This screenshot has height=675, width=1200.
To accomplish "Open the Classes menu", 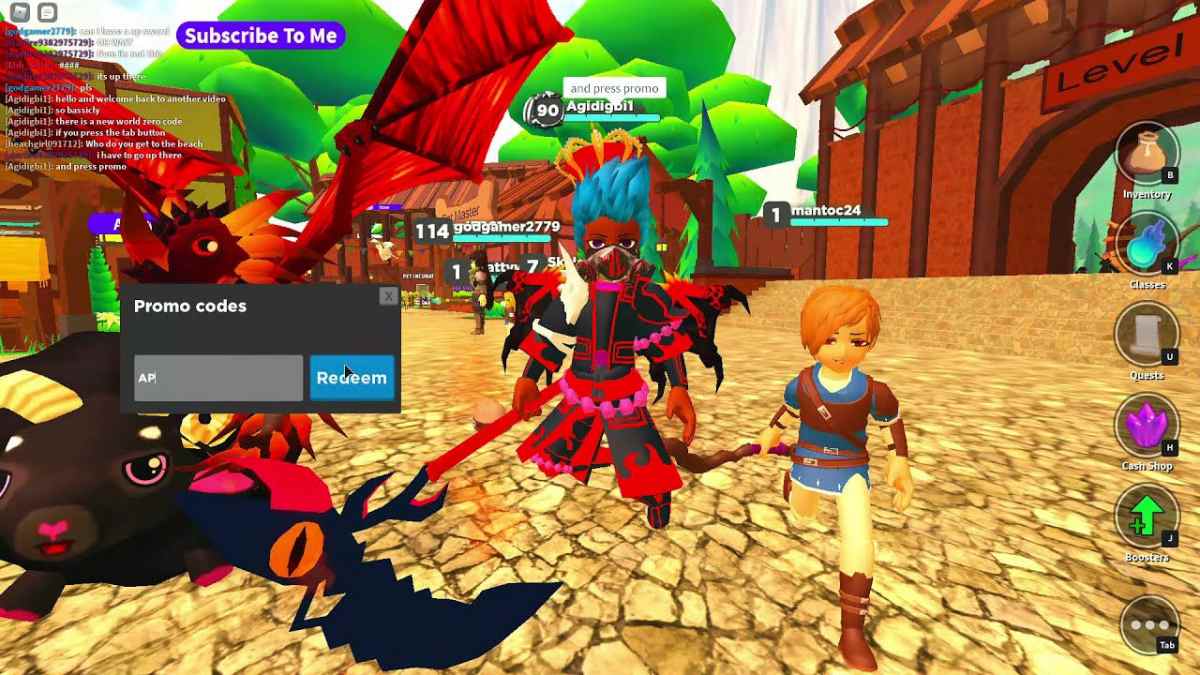I will [x=1146, y=244].
